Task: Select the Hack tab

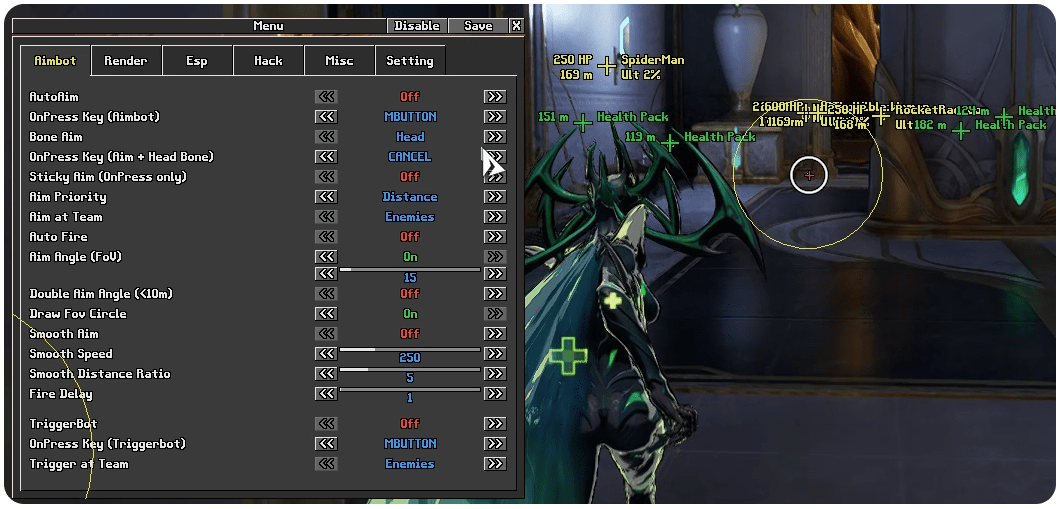Action: tap(268, 61)
